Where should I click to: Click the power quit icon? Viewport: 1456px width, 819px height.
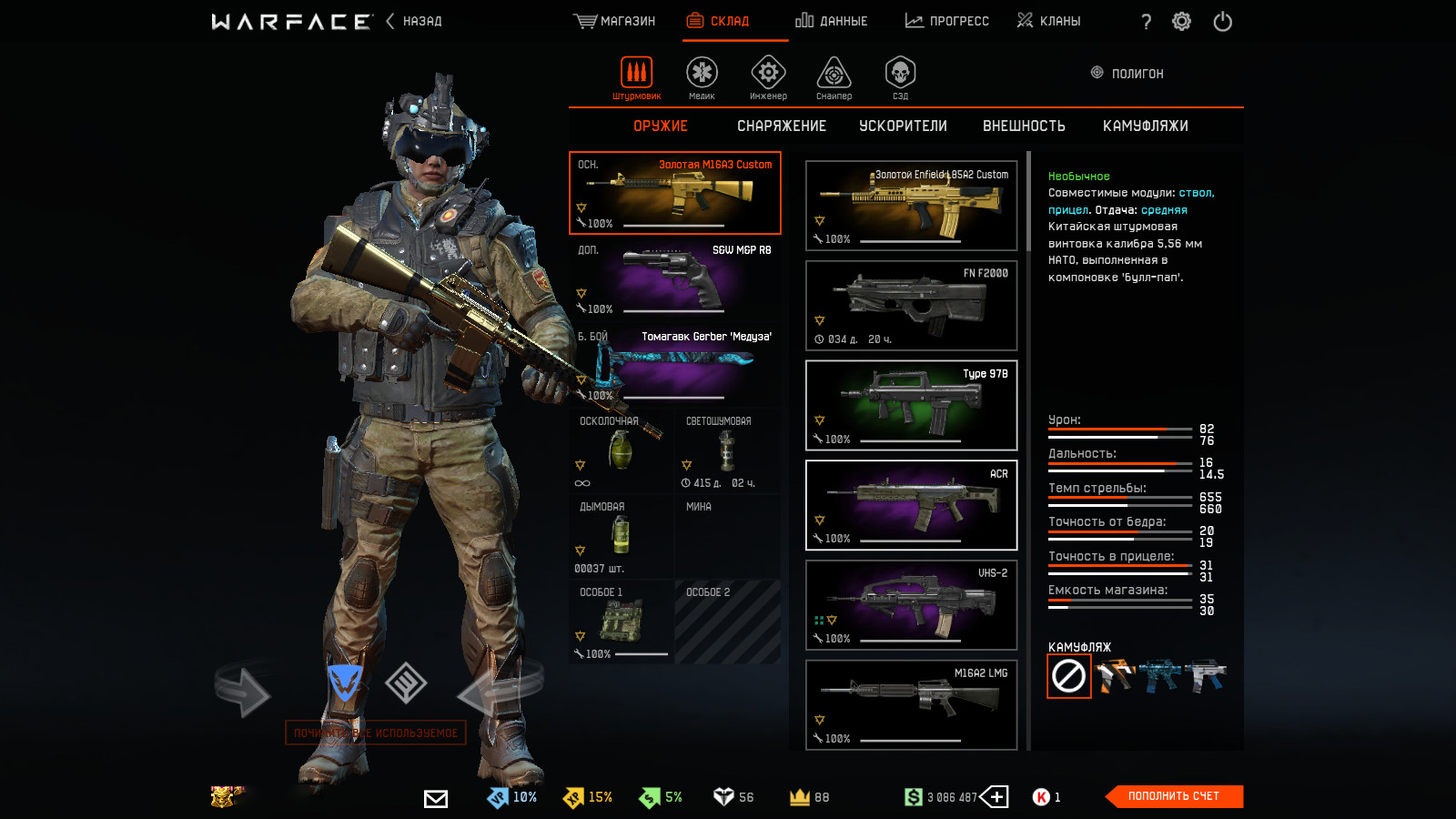coord(1222,21)
